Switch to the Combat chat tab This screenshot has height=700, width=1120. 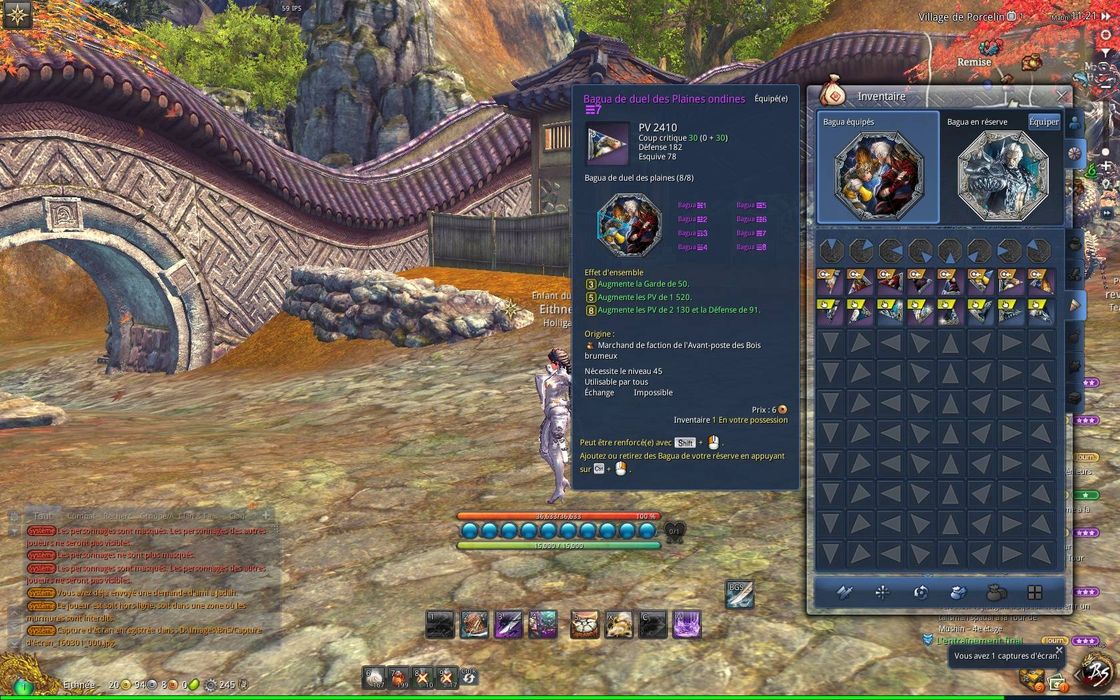click(x=81, y=515)
